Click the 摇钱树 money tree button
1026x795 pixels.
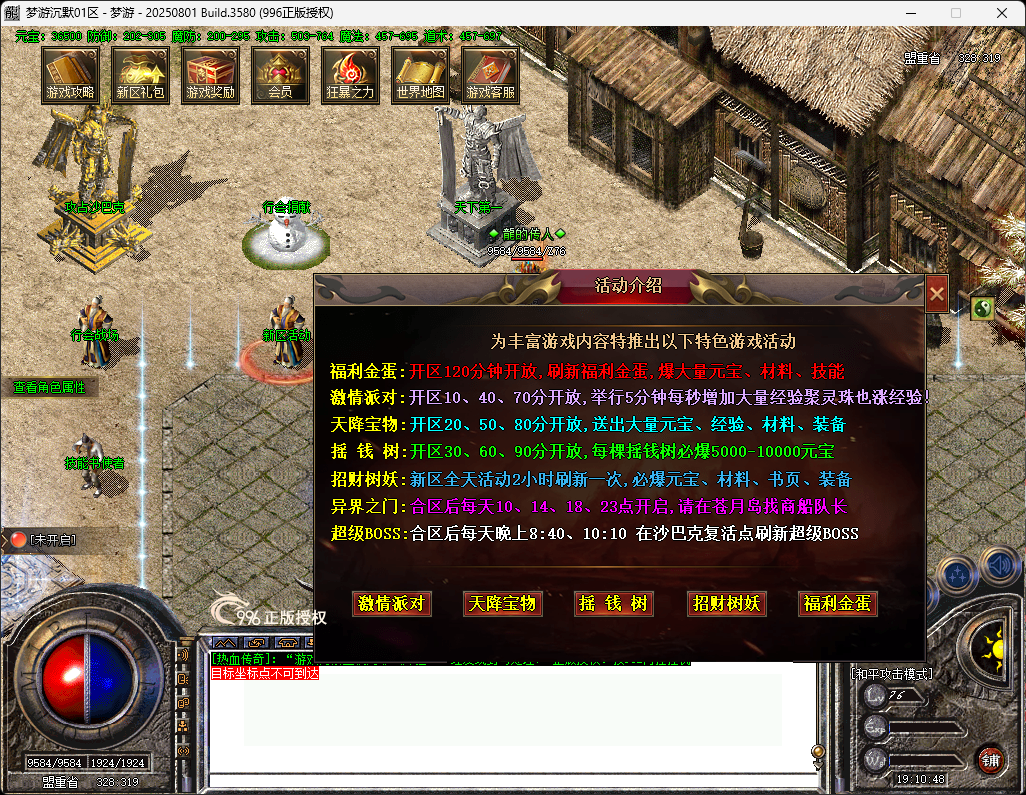coord(614,603)
